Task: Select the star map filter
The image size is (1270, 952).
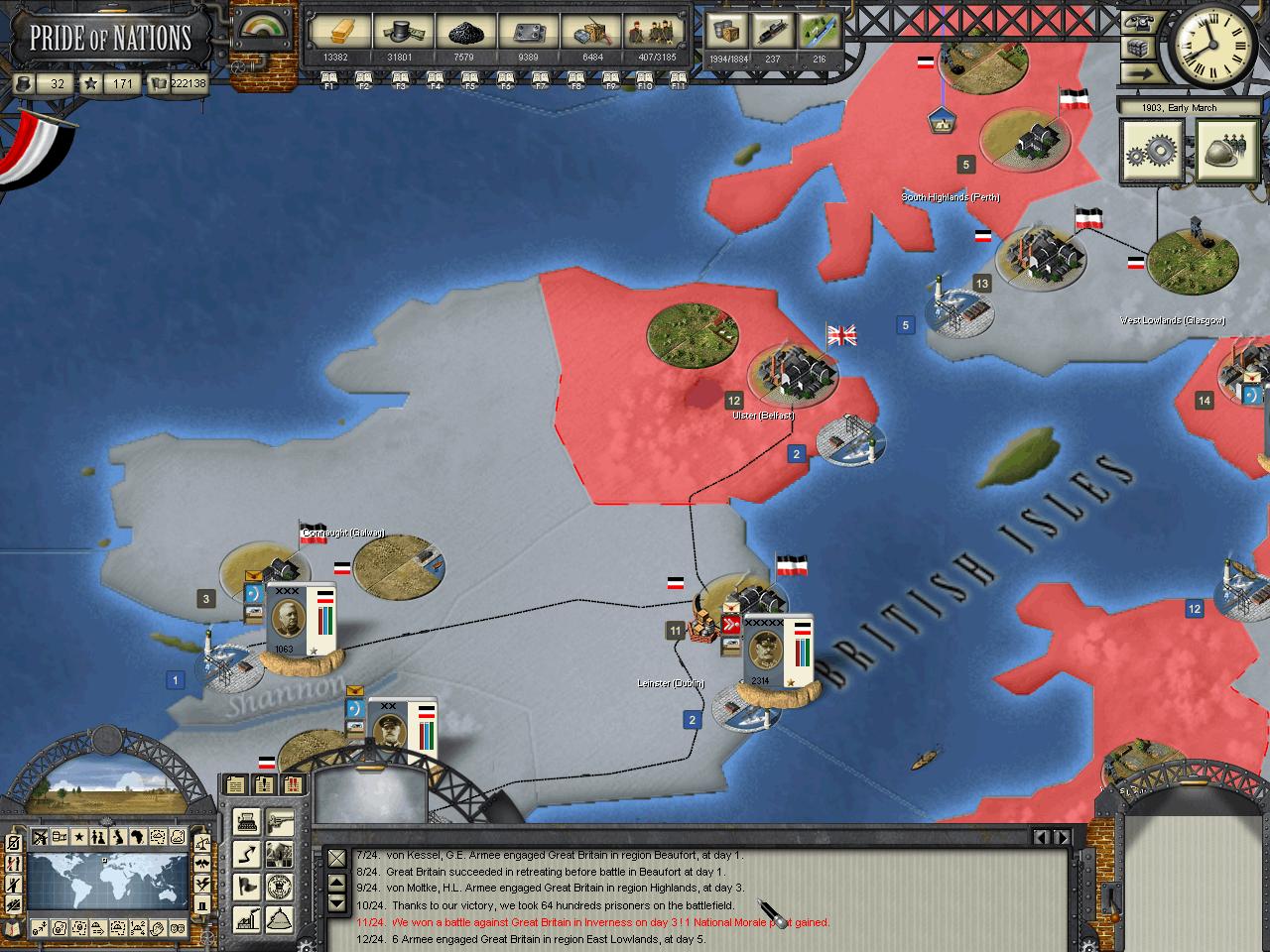Action: pos(79,837)
